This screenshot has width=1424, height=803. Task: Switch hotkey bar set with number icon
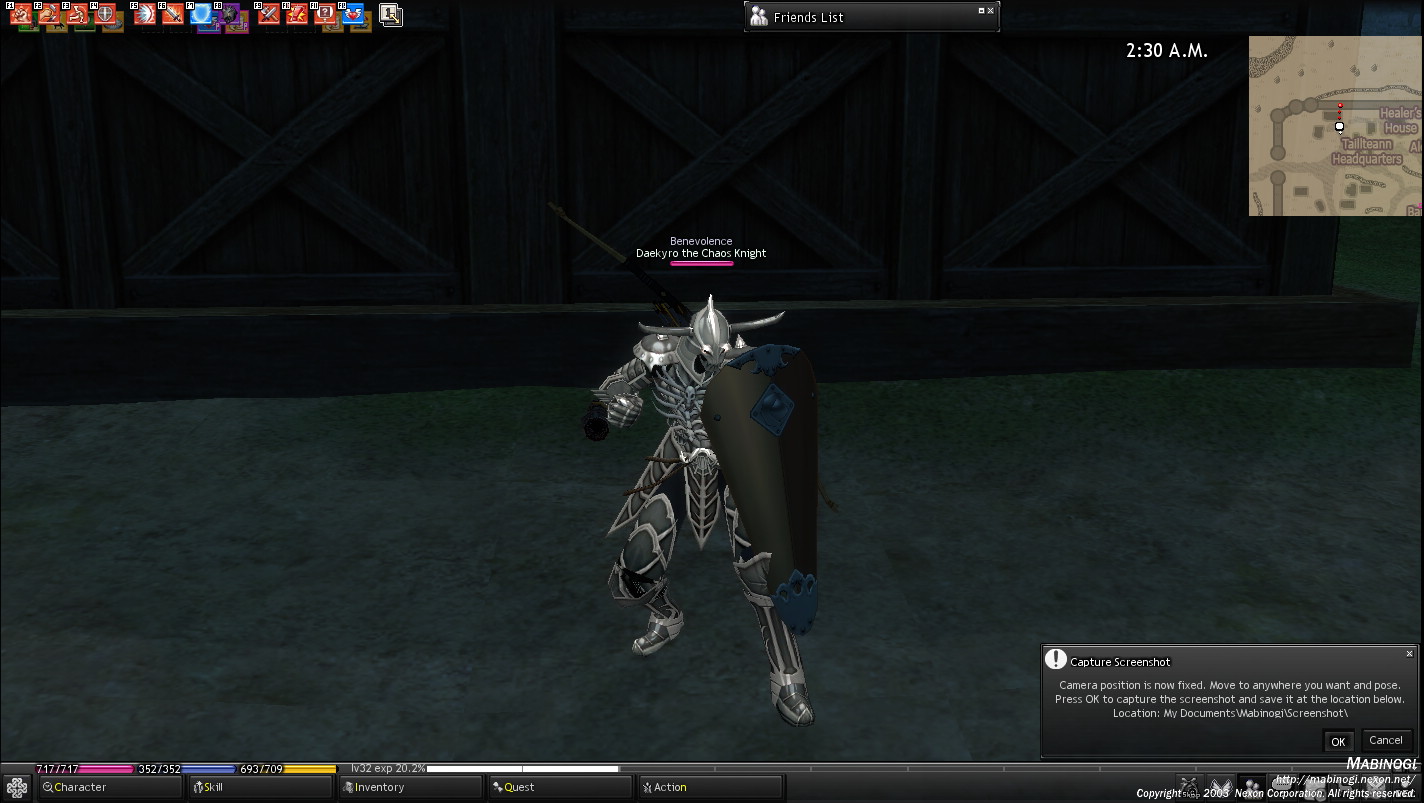point(391,15)
